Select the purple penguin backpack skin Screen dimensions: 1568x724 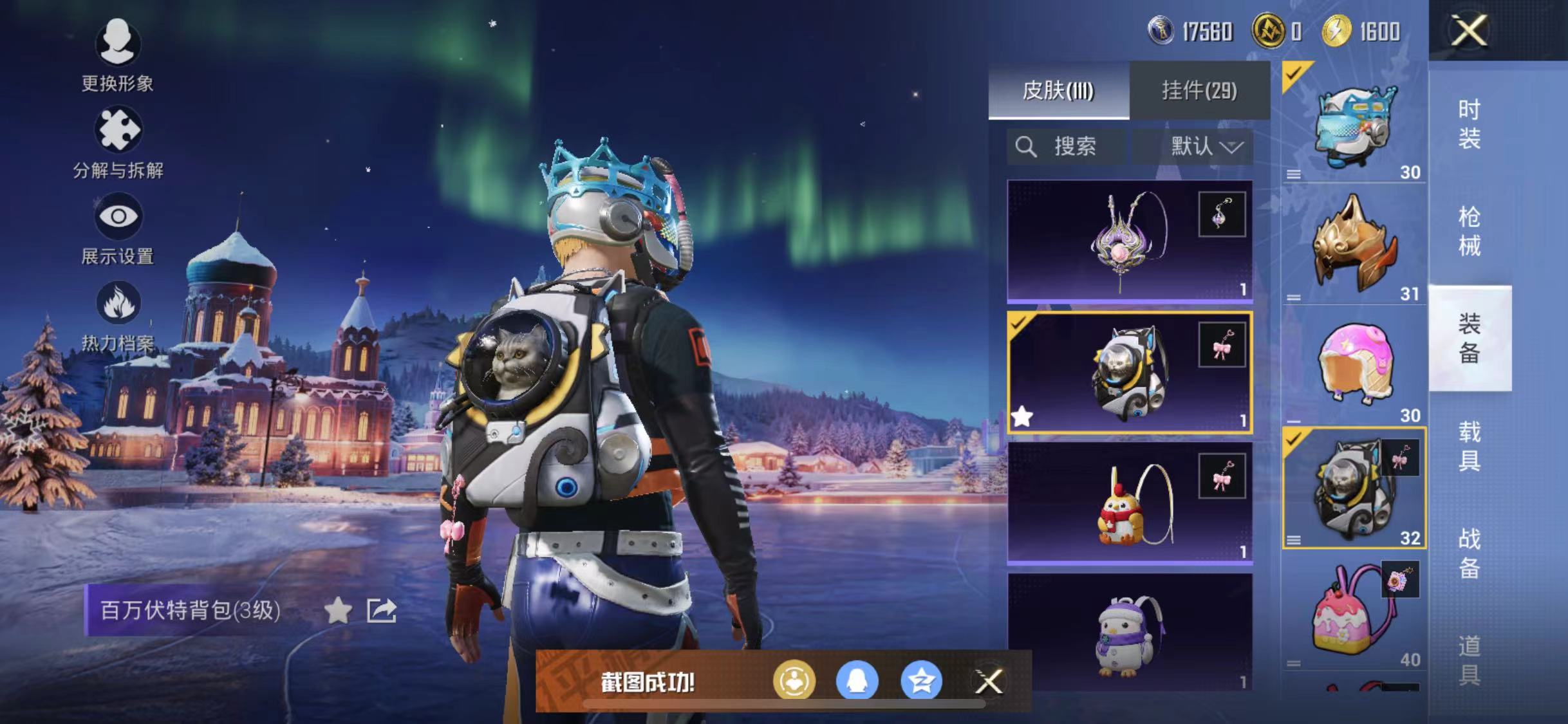[1130, 634]
